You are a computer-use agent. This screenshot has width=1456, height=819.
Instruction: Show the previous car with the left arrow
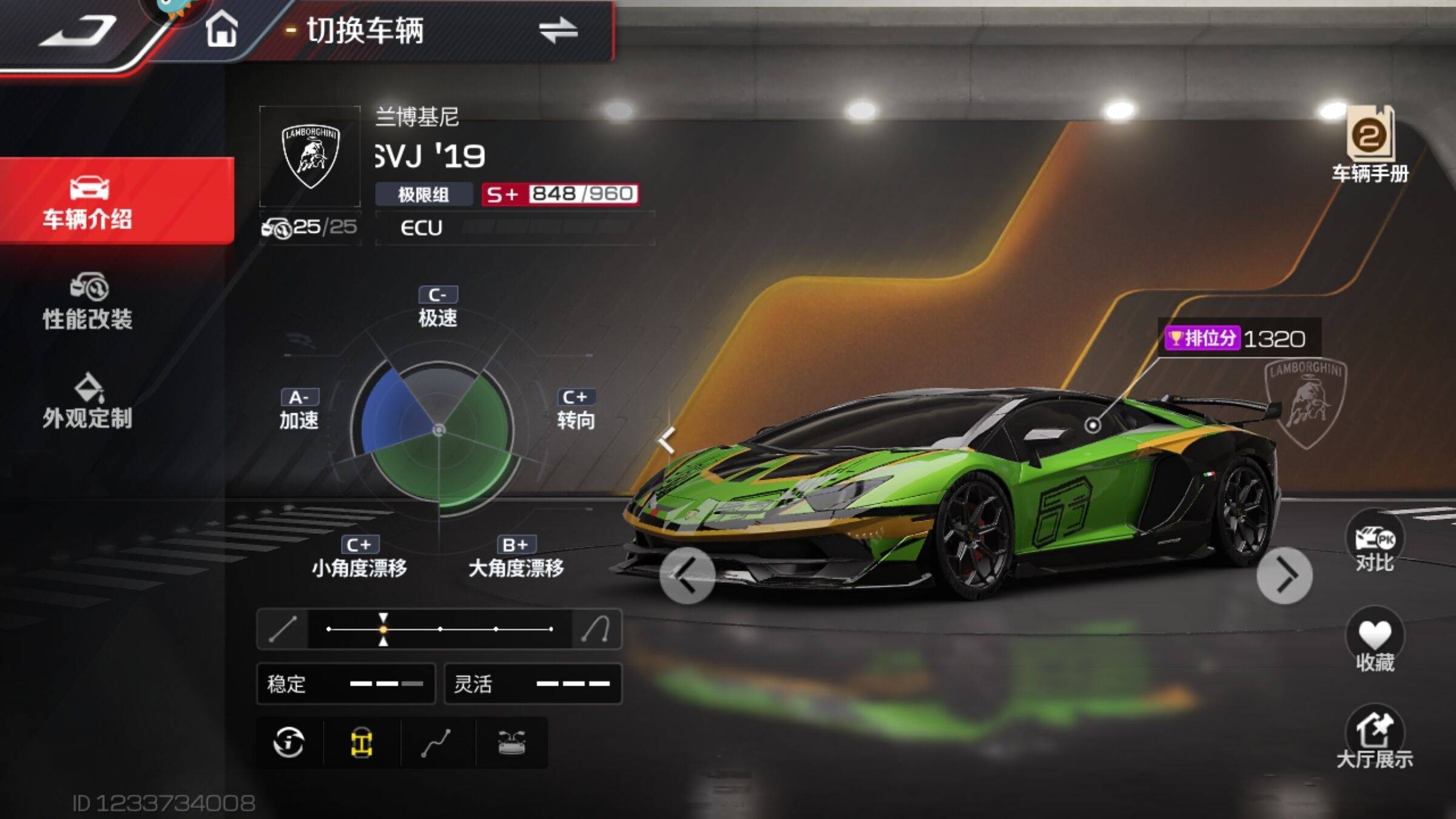(x=687, y=576)
